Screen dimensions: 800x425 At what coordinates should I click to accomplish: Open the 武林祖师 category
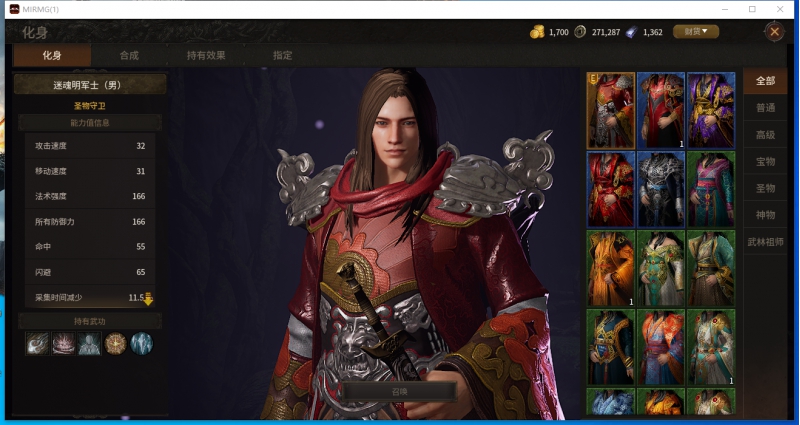tap(766, 242)
